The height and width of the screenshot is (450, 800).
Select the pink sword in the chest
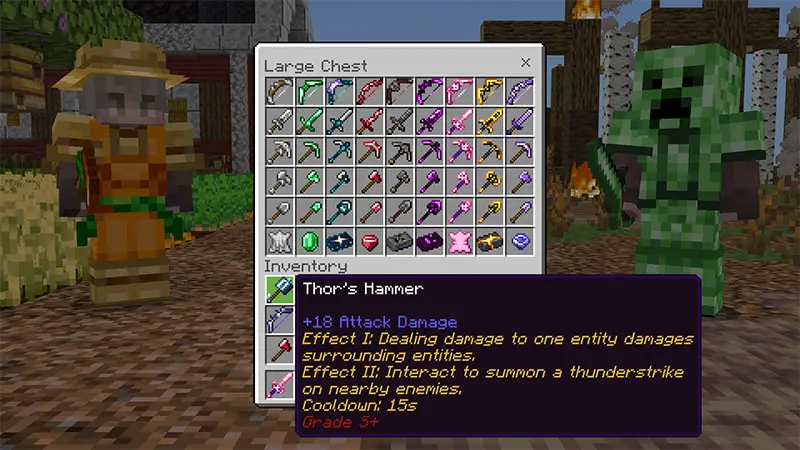(x=459, y=121)
